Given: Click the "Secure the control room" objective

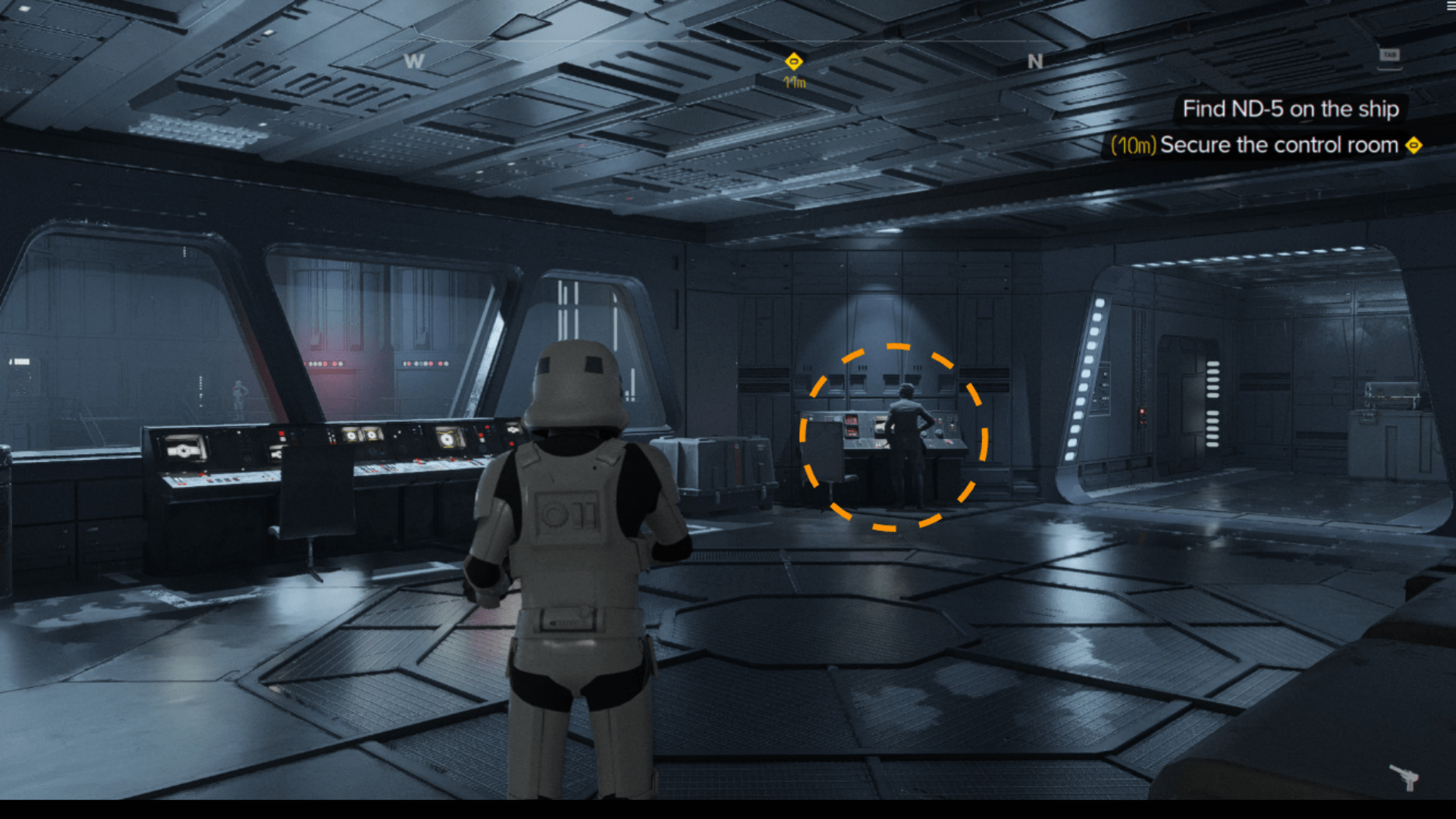Looking at the screenshot, I should click(x=1279, y=145).
